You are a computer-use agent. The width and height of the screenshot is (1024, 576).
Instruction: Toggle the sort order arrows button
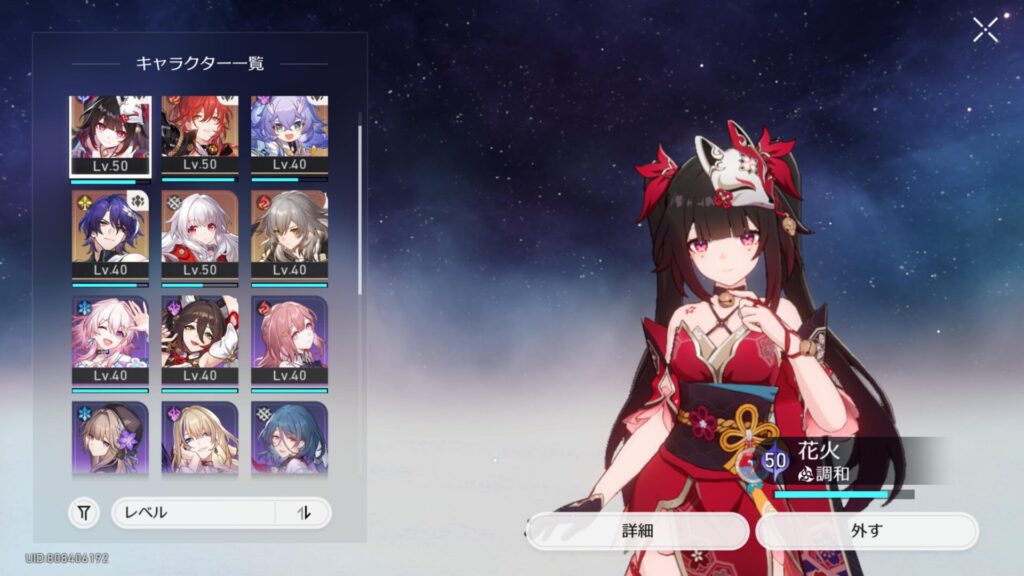point(304,512)
